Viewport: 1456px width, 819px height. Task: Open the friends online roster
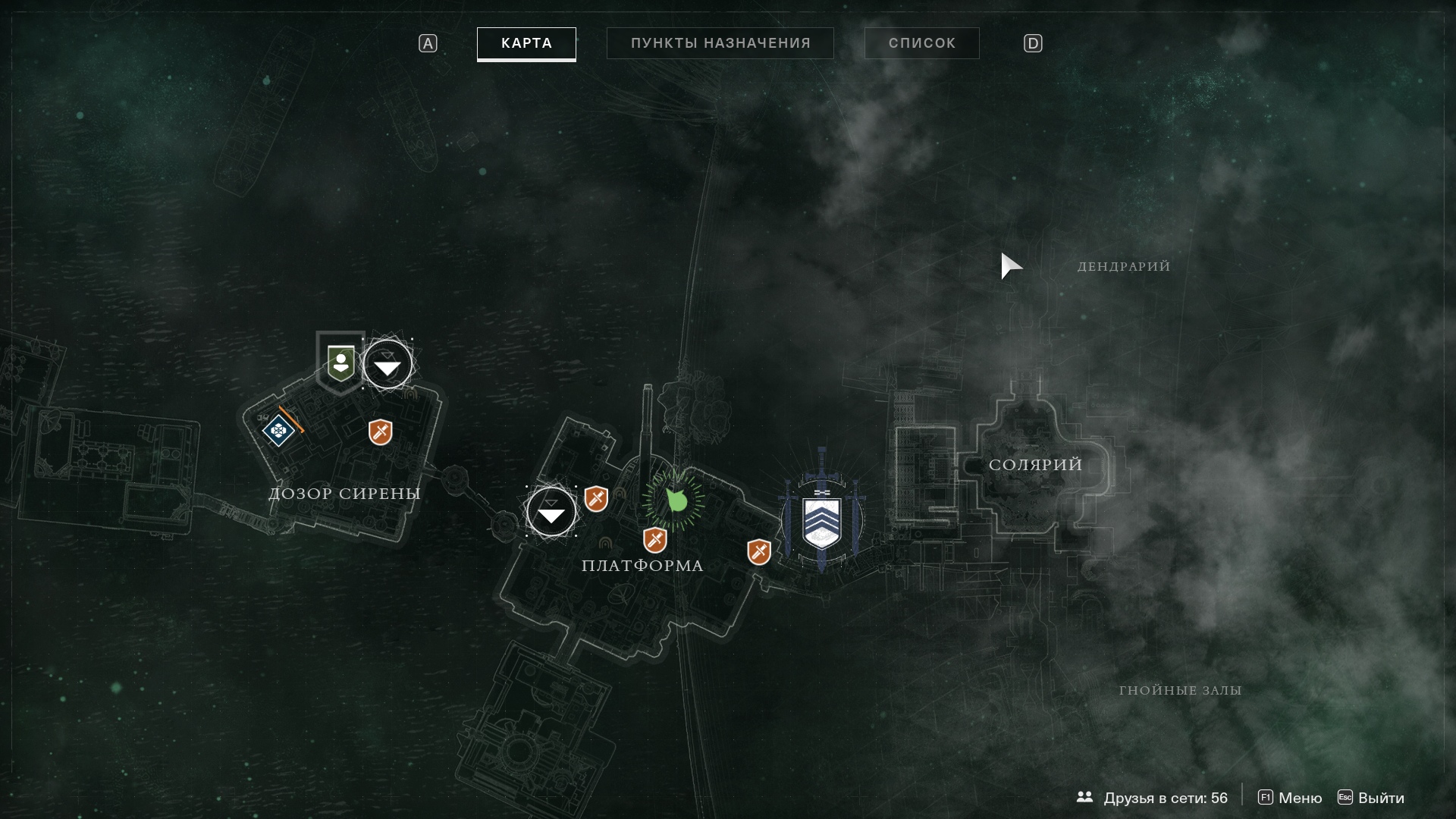point(1152,798)
